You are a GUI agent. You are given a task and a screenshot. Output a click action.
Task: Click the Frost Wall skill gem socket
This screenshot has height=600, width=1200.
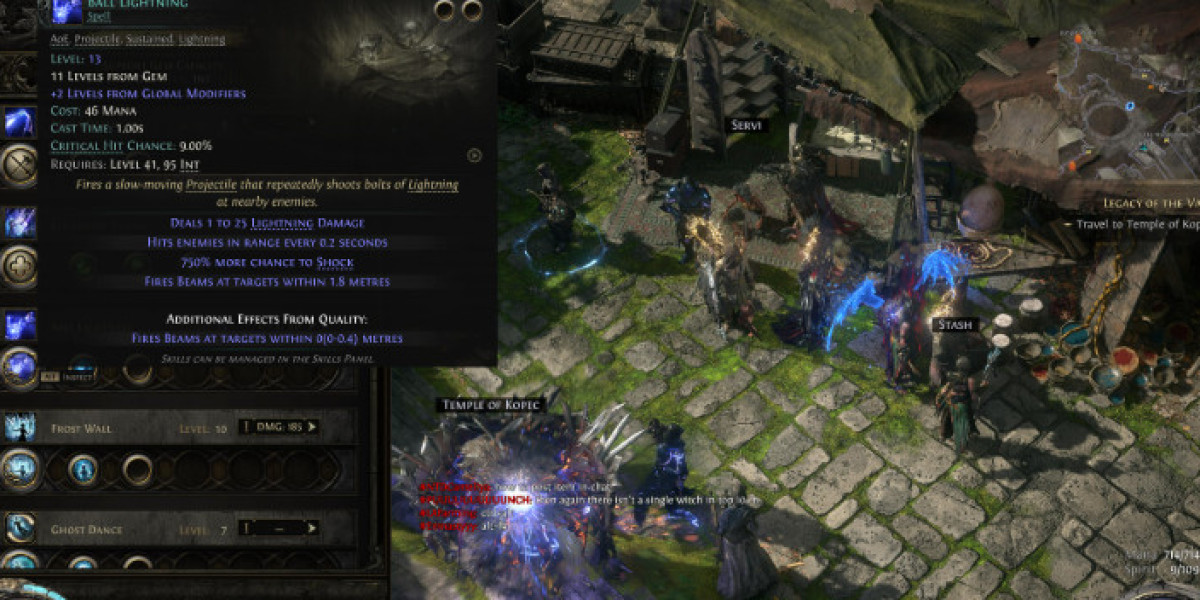[19, 468]
